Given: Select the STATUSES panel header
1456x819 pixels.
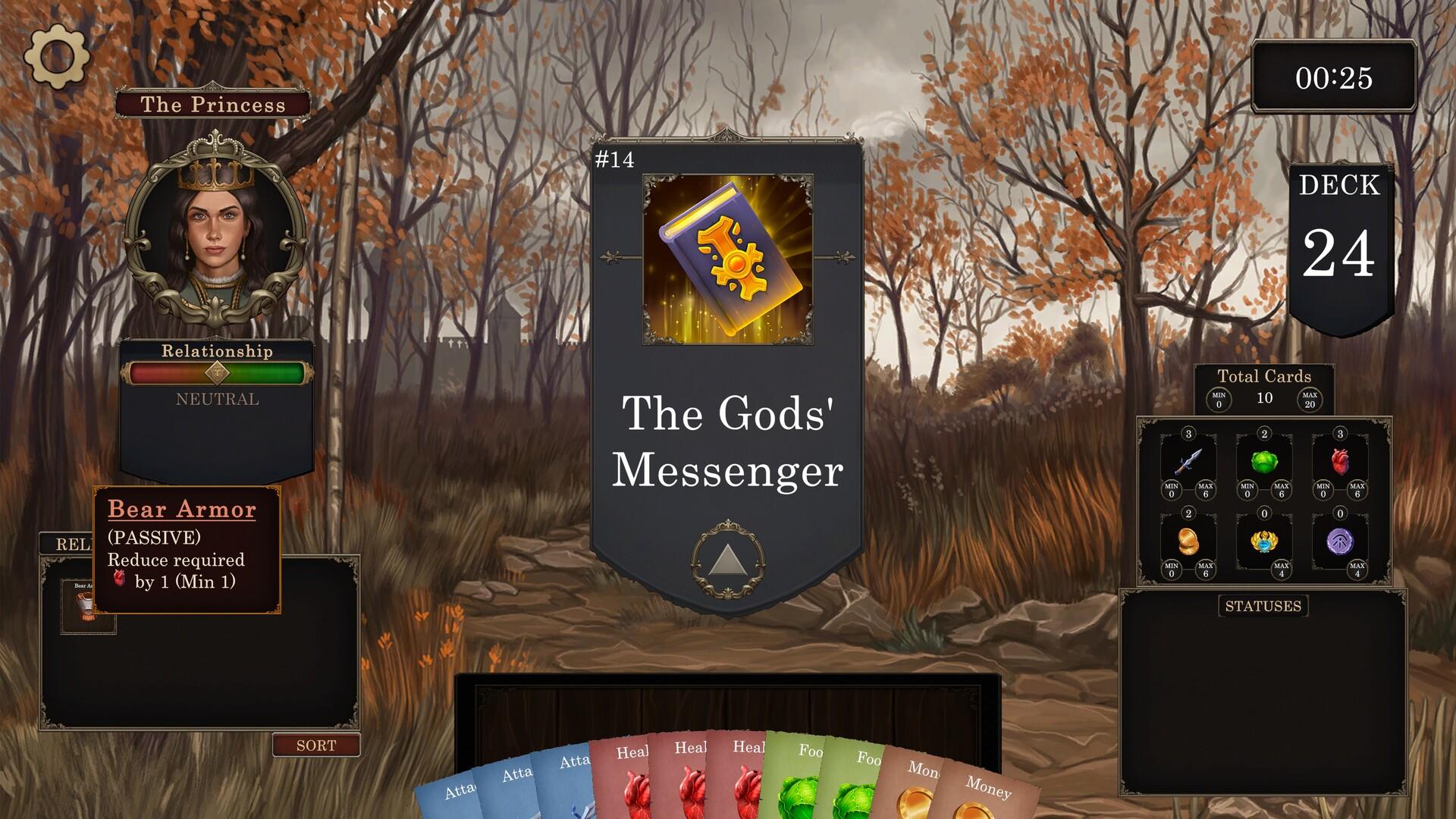Looking at the screenshot, I should pos(1262,606).
